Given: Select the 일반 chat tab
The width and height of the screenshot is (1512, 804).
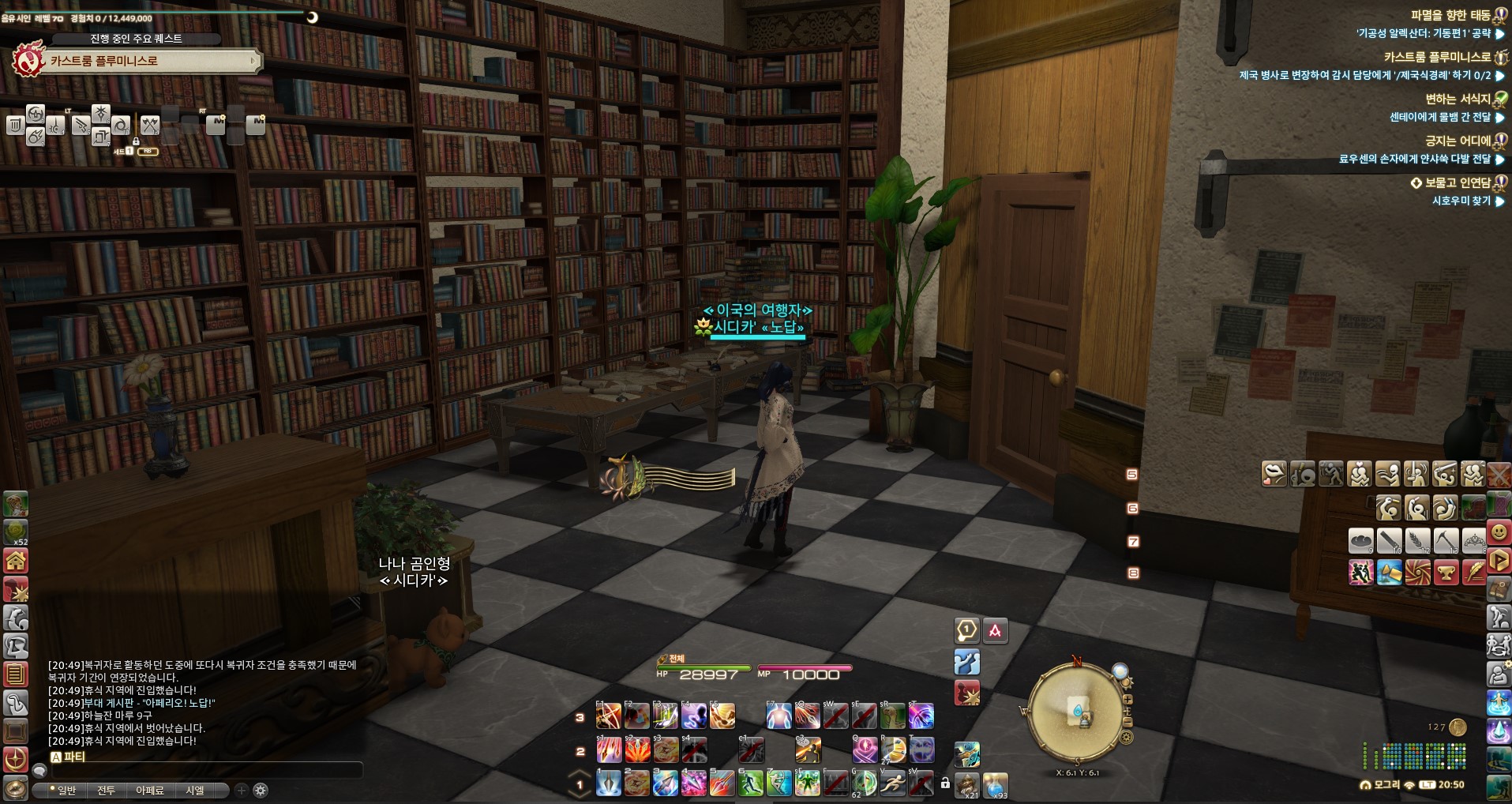Looking at the screenshot, I should pos(65,790).
